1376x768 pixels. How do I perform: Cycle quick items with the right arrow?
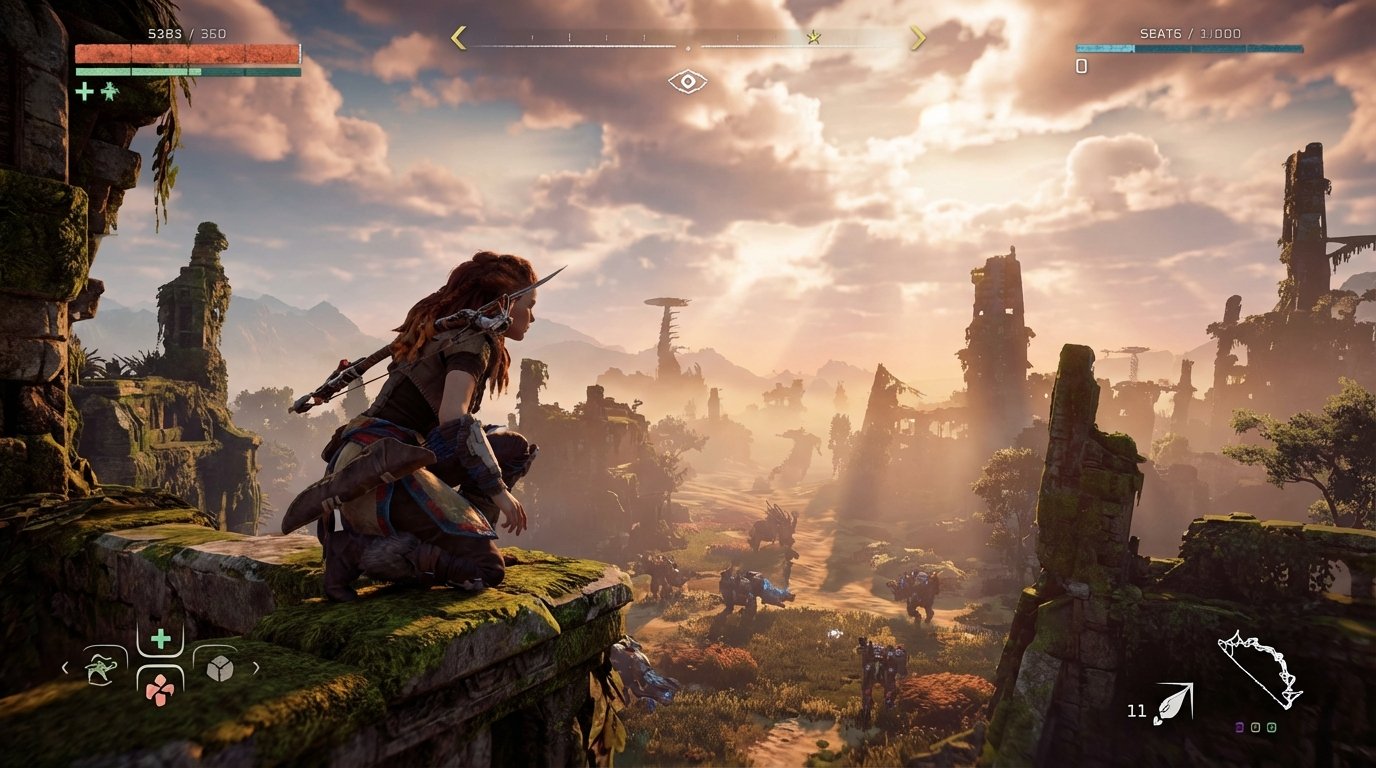point(256,667)
